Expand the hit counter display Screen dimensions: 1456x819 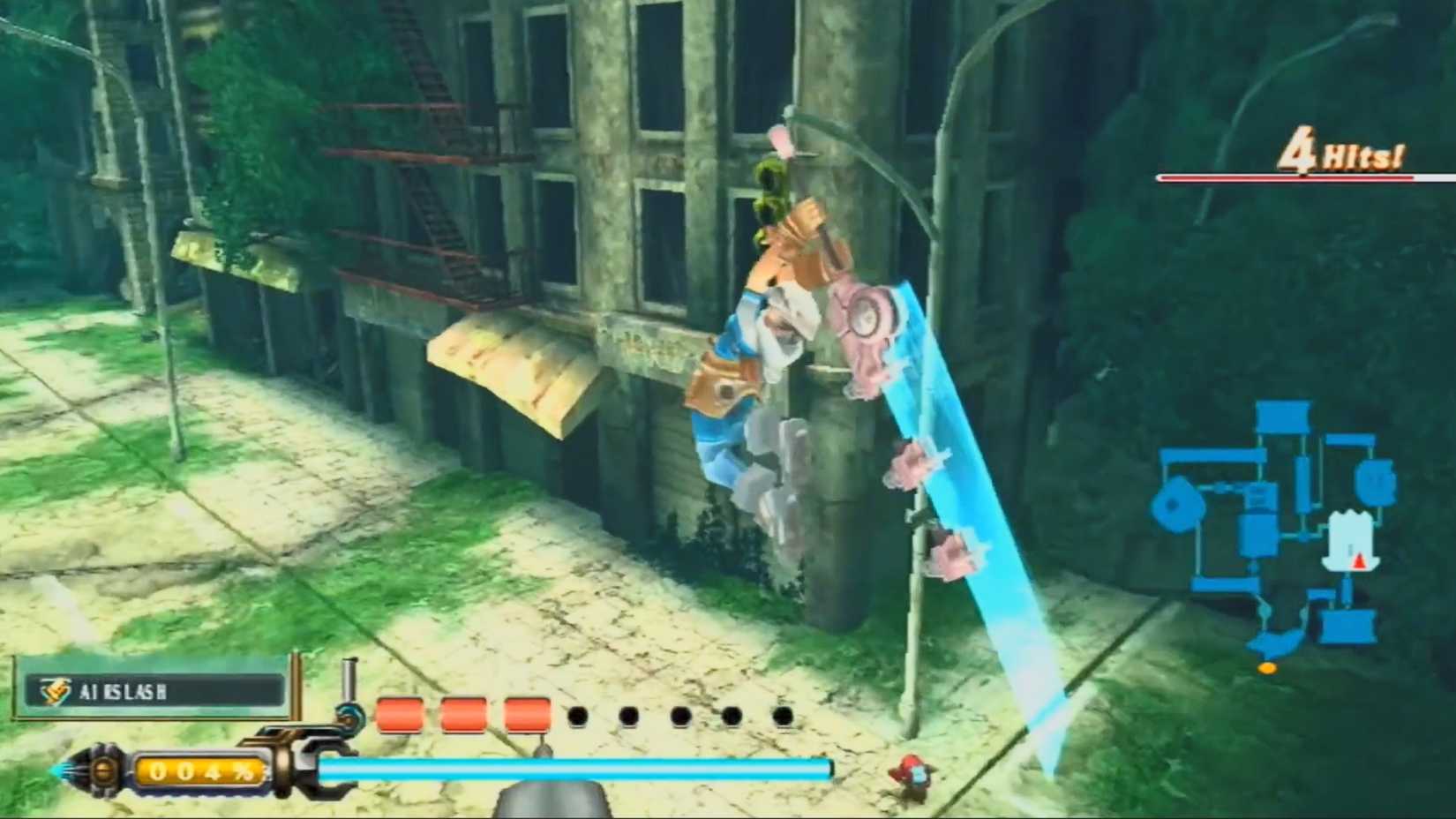(x=1306, y=159)
